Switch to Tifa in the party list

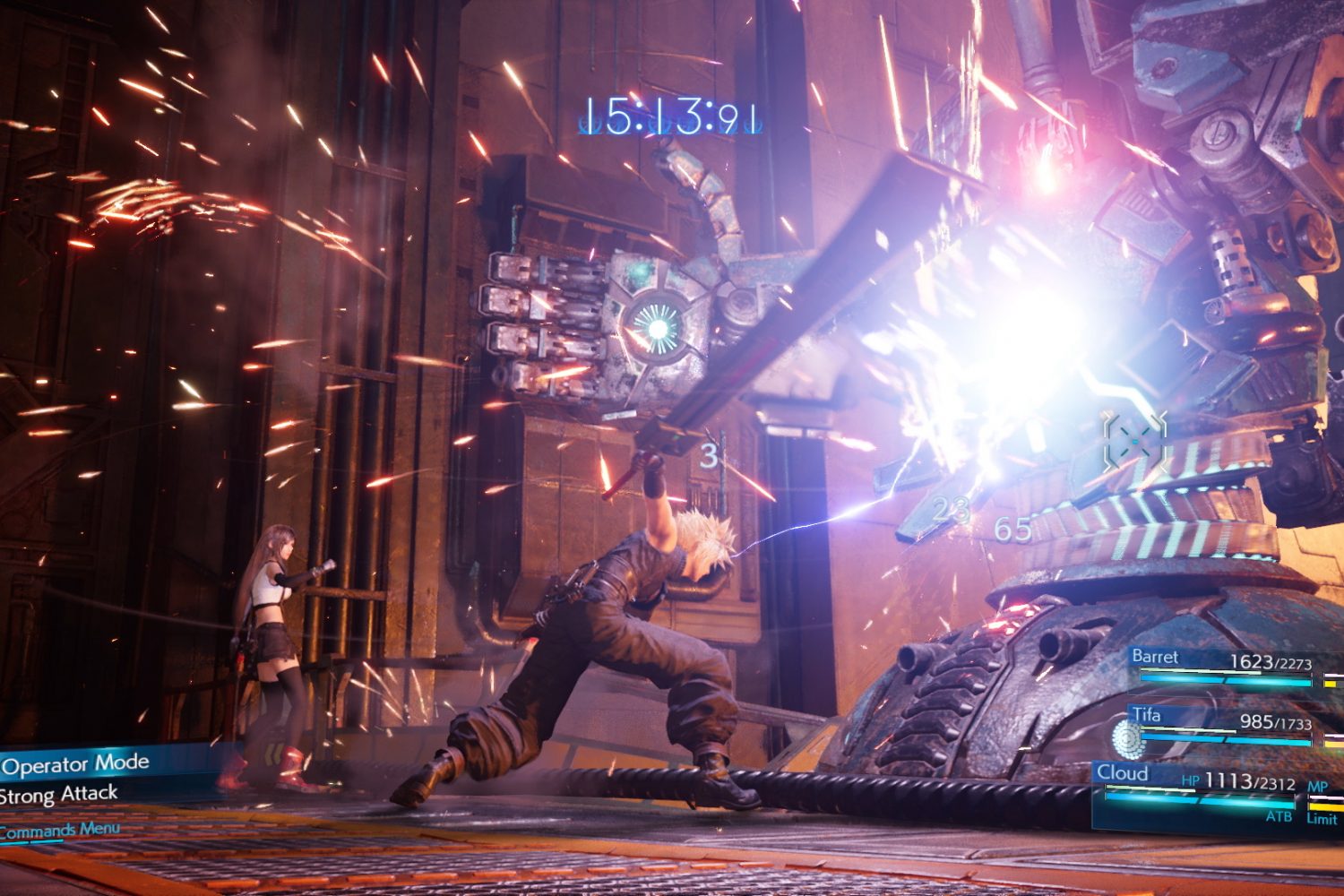point(1147,716)
